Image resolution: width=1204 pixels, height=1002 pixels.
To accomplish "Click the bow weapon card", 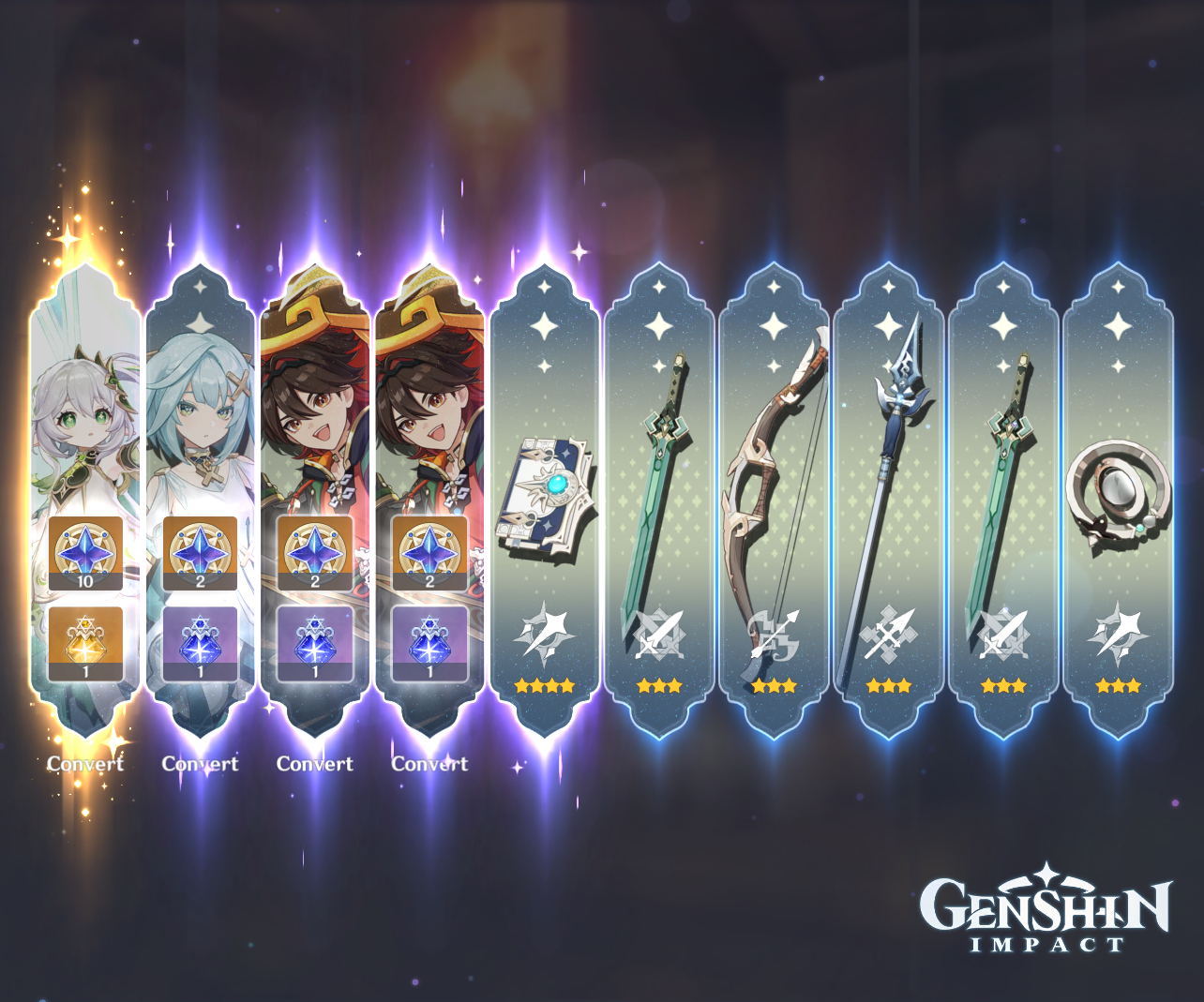I will [774, 469].
